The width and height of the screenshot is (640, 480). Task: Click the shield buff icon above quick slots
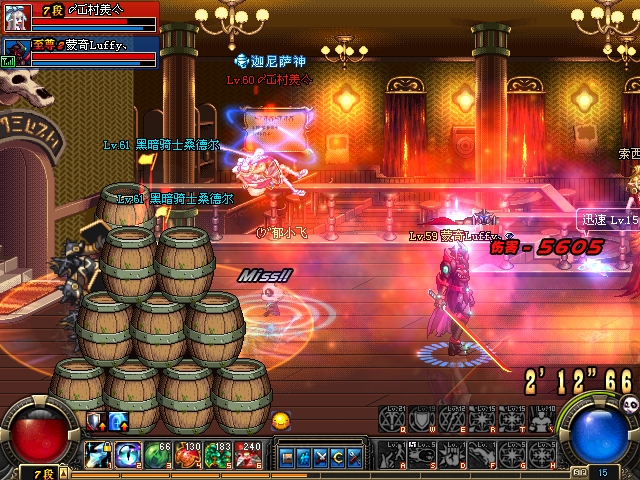point(96,421)
